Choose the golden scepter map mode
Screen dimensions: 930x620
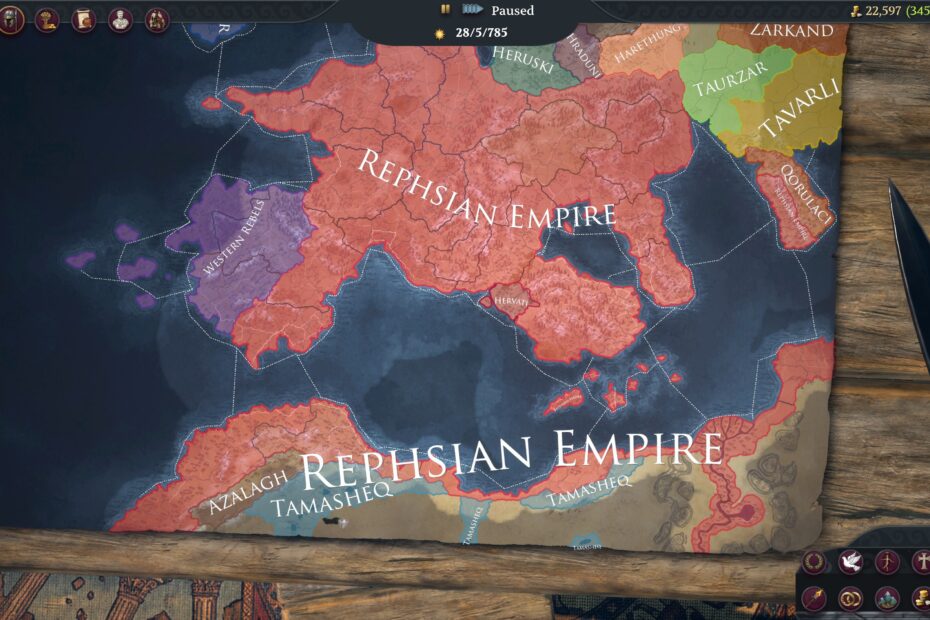click(814, 598)
